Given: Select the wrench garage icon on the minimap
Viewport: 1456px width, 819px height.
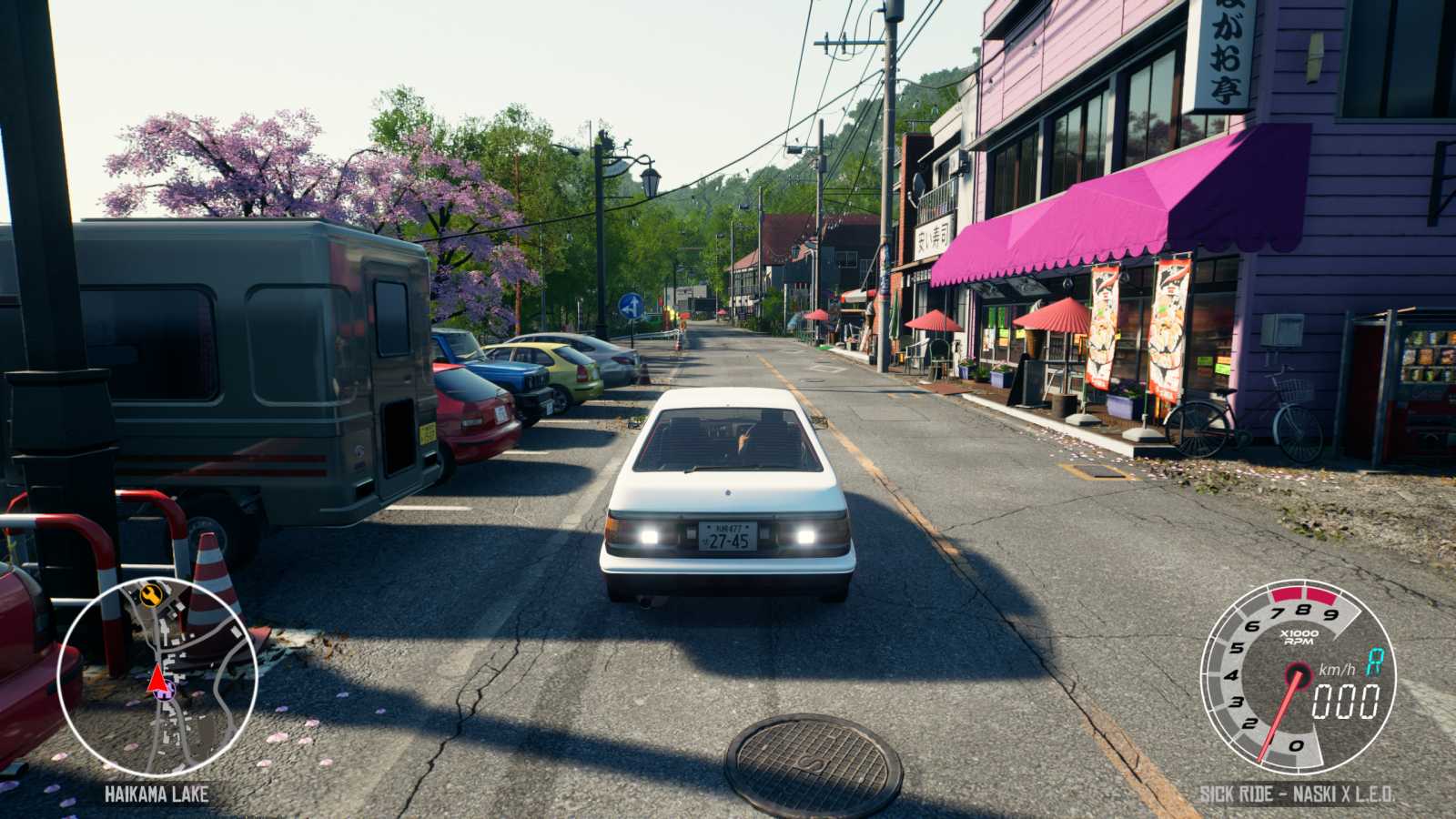Looking at the screenshot, I should pos(150,595).
